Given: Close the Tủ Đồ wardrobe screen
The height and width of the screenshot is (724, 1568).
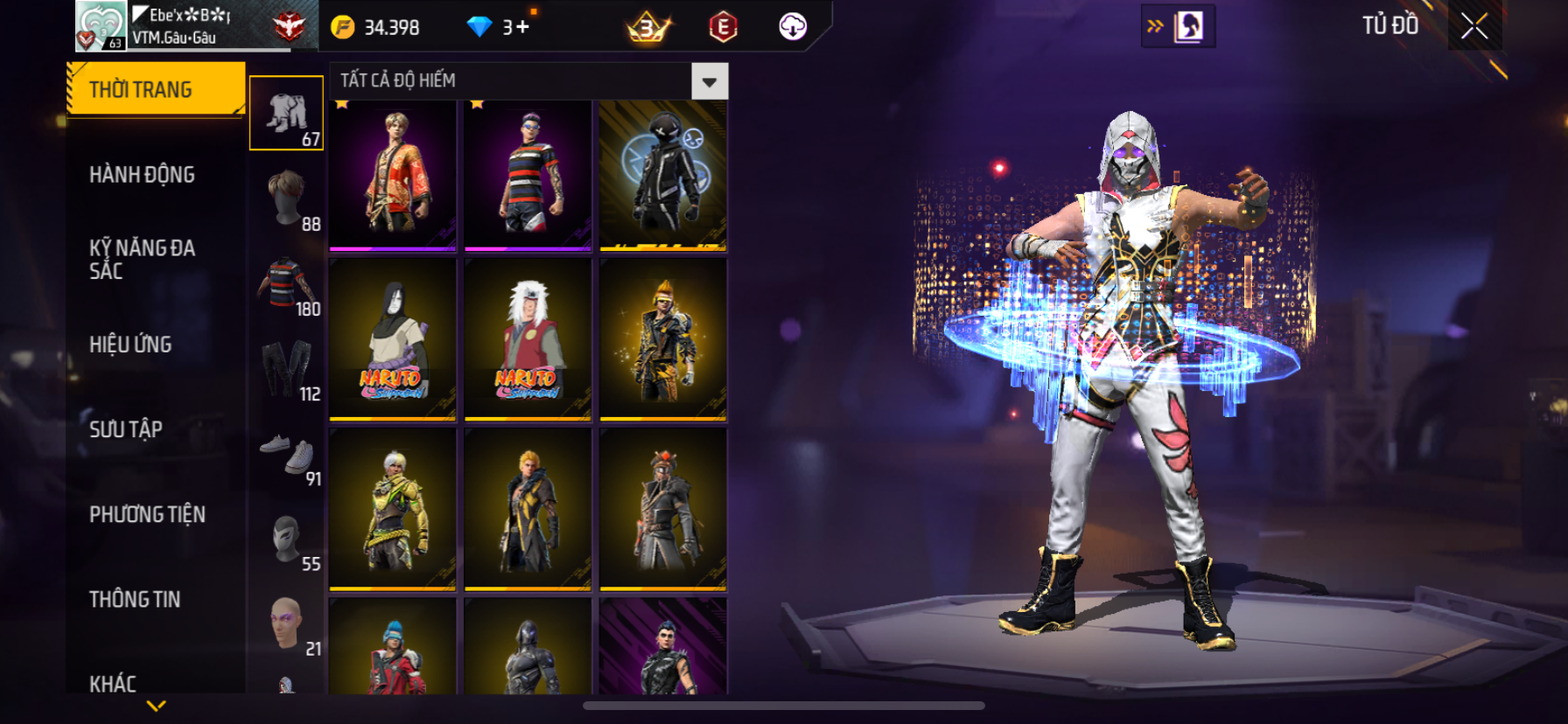Looking at the screenshot, I should point(1474,26).
